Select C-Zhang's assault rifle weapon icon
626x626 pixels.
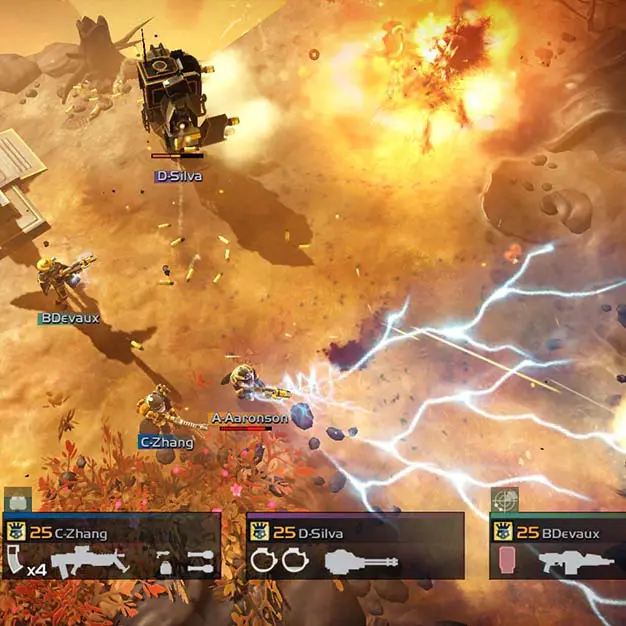pyautogui.click(x=89, y=562)
